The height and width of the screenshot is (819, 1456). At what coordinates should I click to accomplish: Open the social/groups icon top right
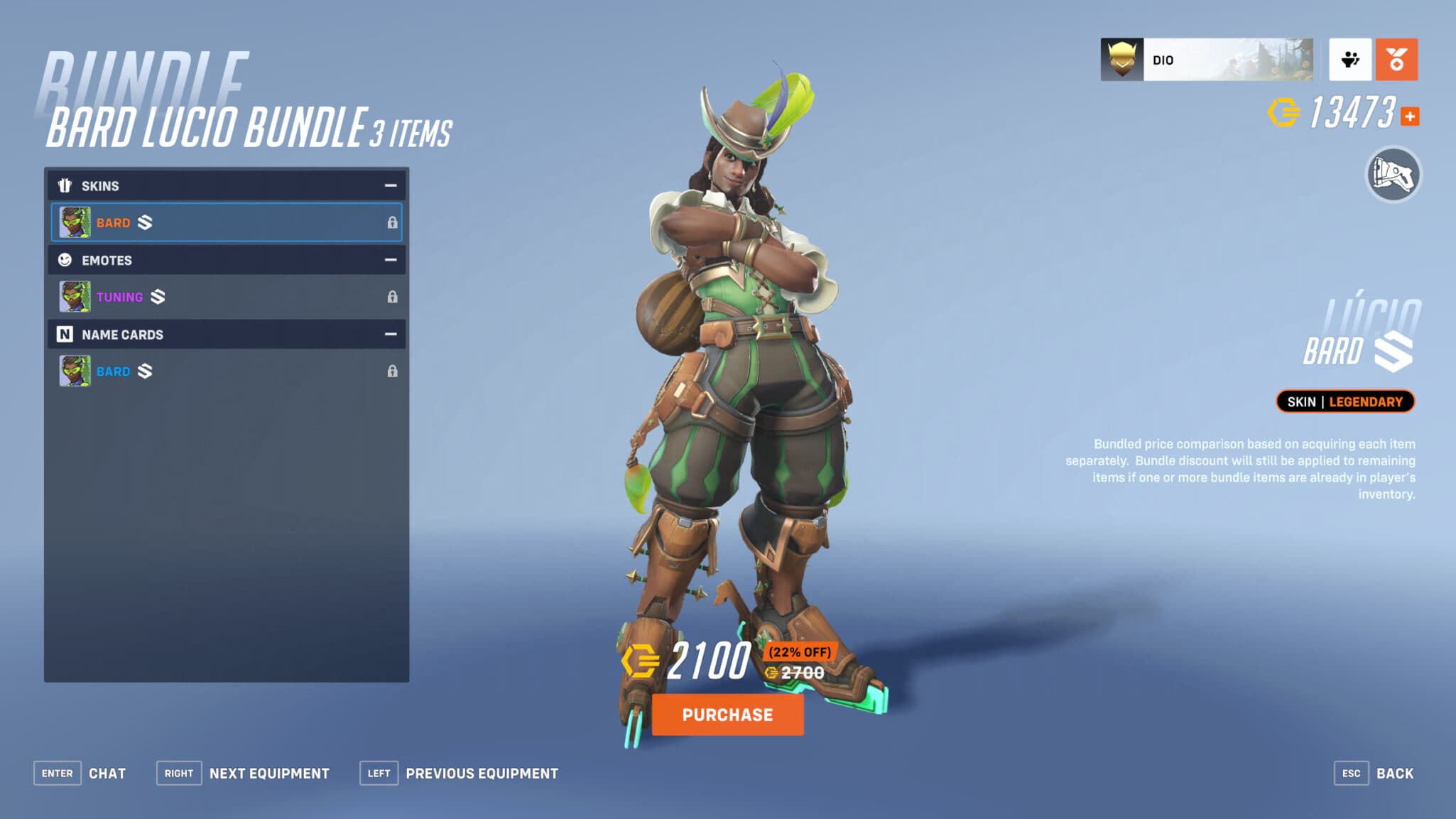[x=1350, y=60]
